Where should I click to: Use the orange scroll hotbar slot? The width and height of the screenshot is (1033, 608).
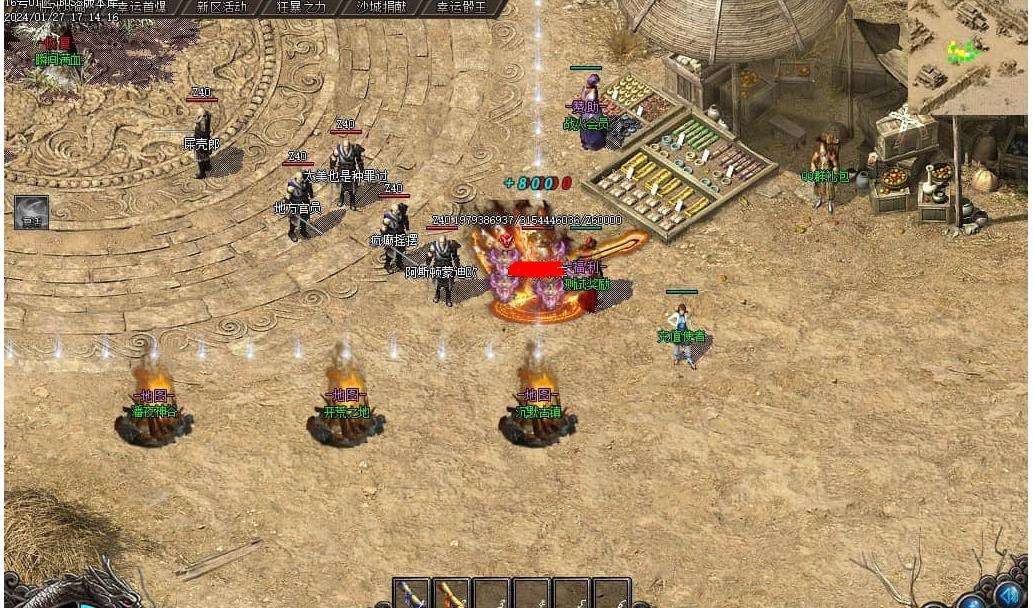(451, 594)
